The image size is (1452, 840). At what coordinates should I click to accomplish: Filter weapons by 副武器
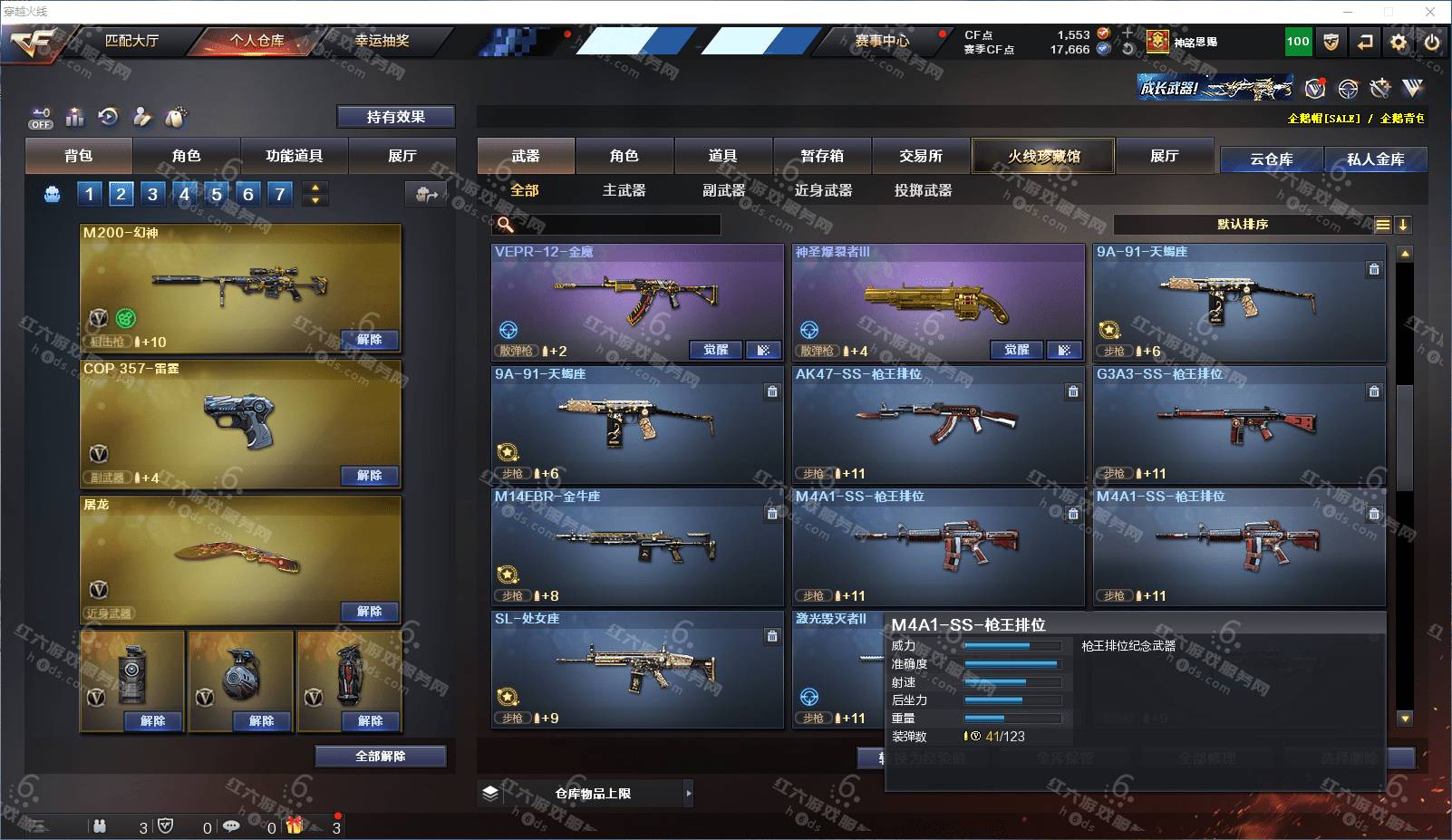click(723, 190)
